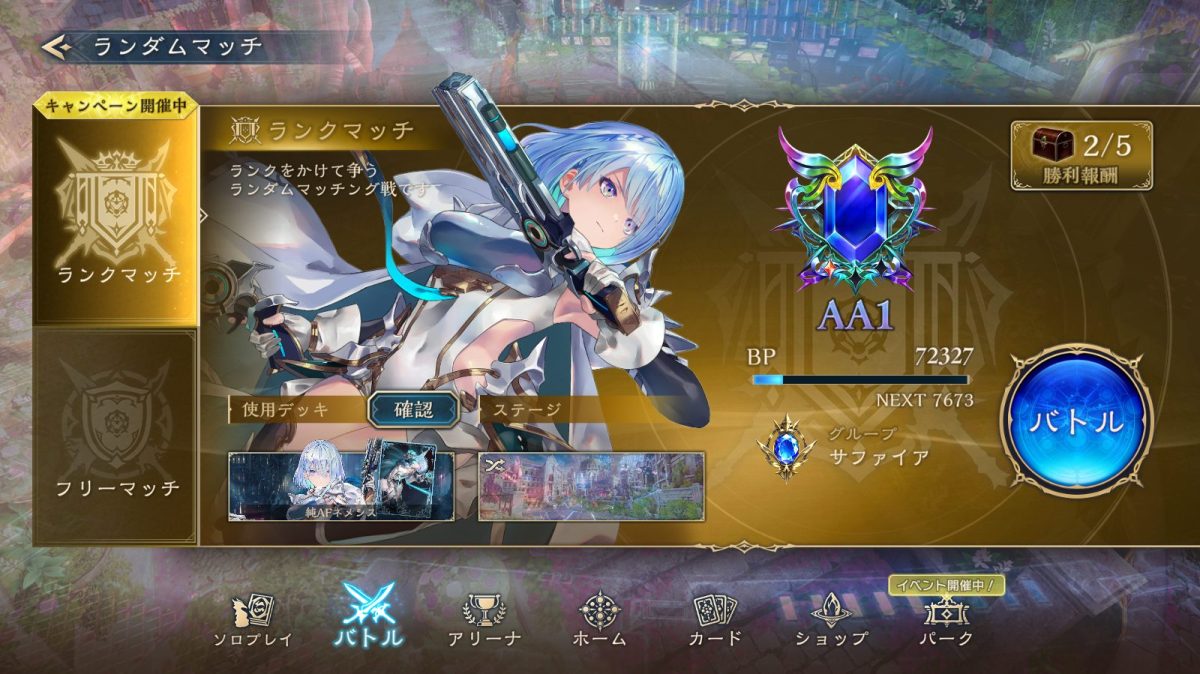Screen dimensions: 1200x674
Task: Open the カード collection menu
Action: 715,620
